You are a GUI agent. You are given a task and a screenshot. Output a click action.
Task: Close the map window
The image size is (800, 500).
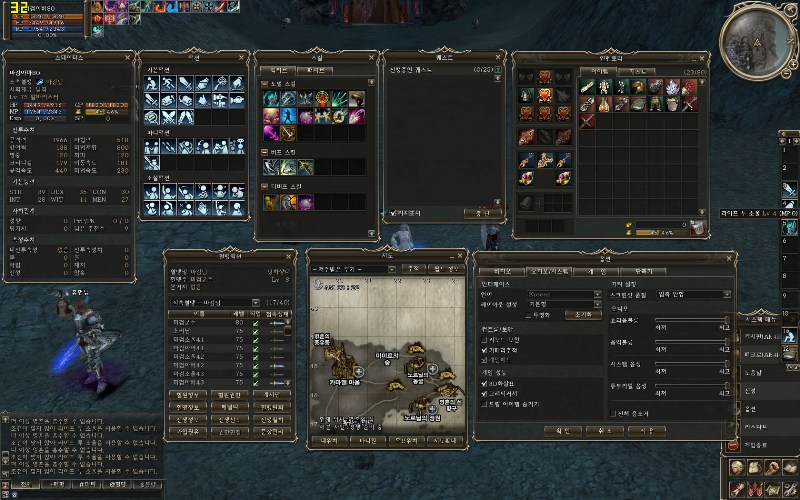click(461, 255)
